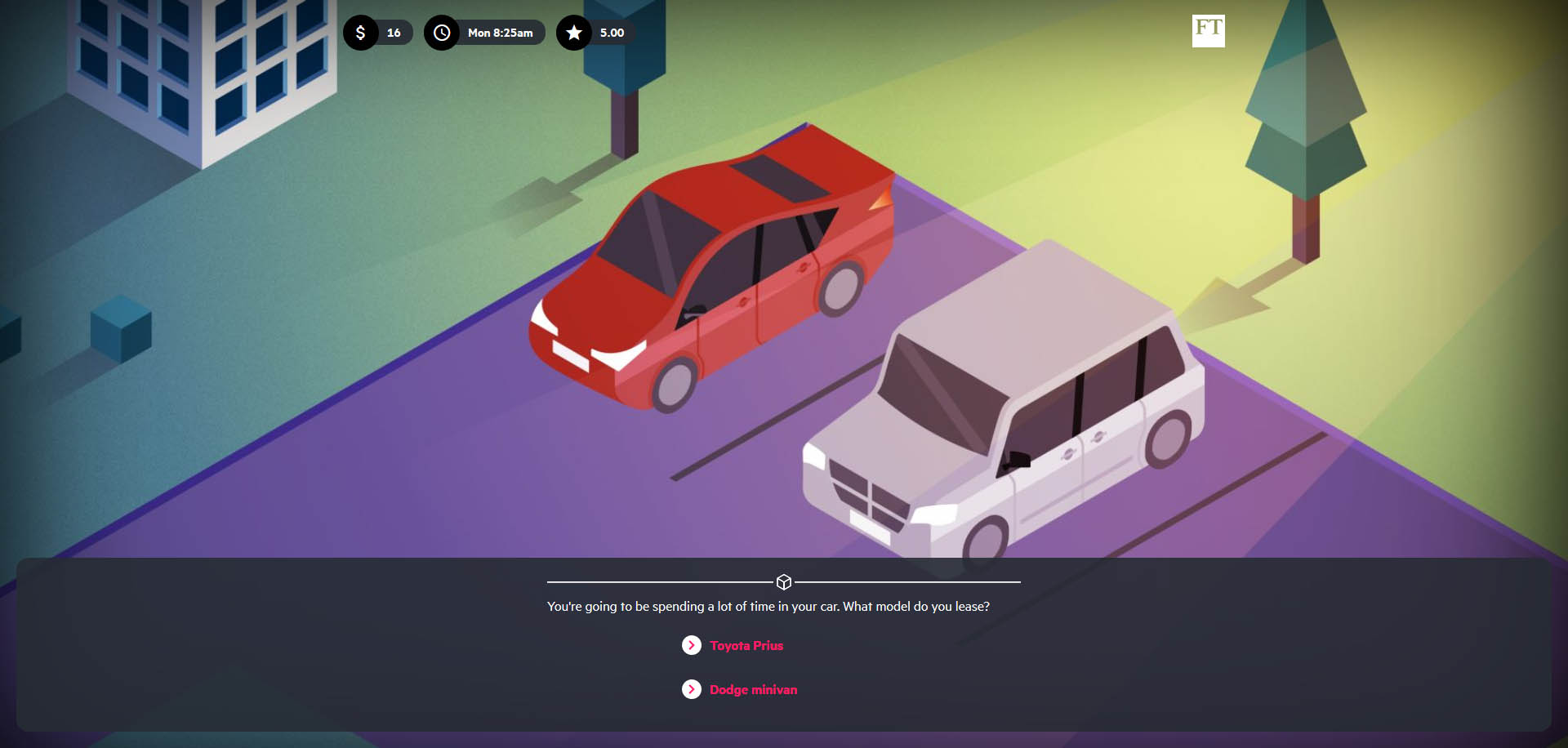
Task: Click the Toyota Prius link text
Action: click(746, 645)
